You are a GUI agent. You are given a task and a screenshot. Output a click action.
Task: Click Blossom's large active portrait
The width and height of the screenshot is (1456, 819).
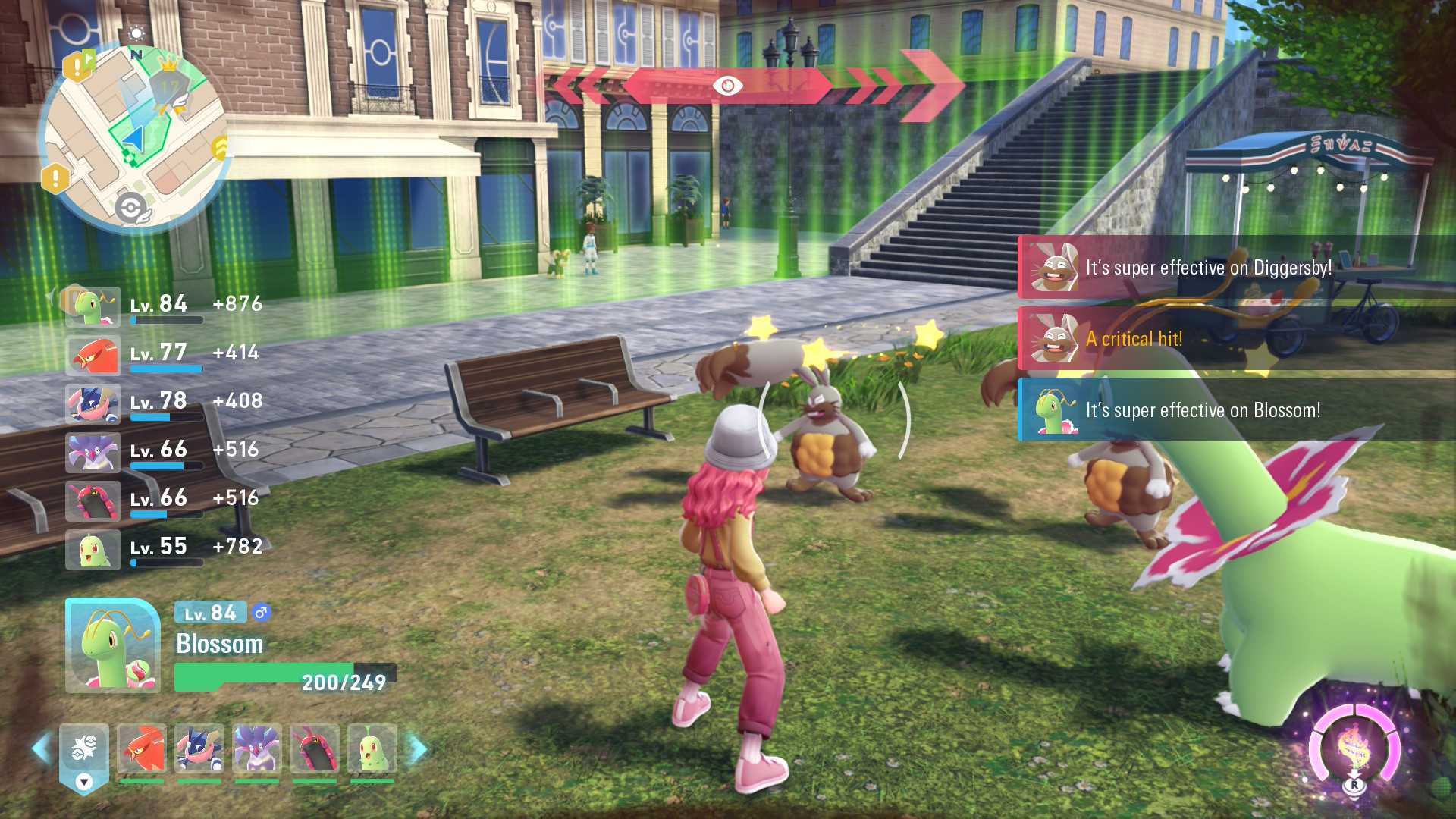click(113, 645)
